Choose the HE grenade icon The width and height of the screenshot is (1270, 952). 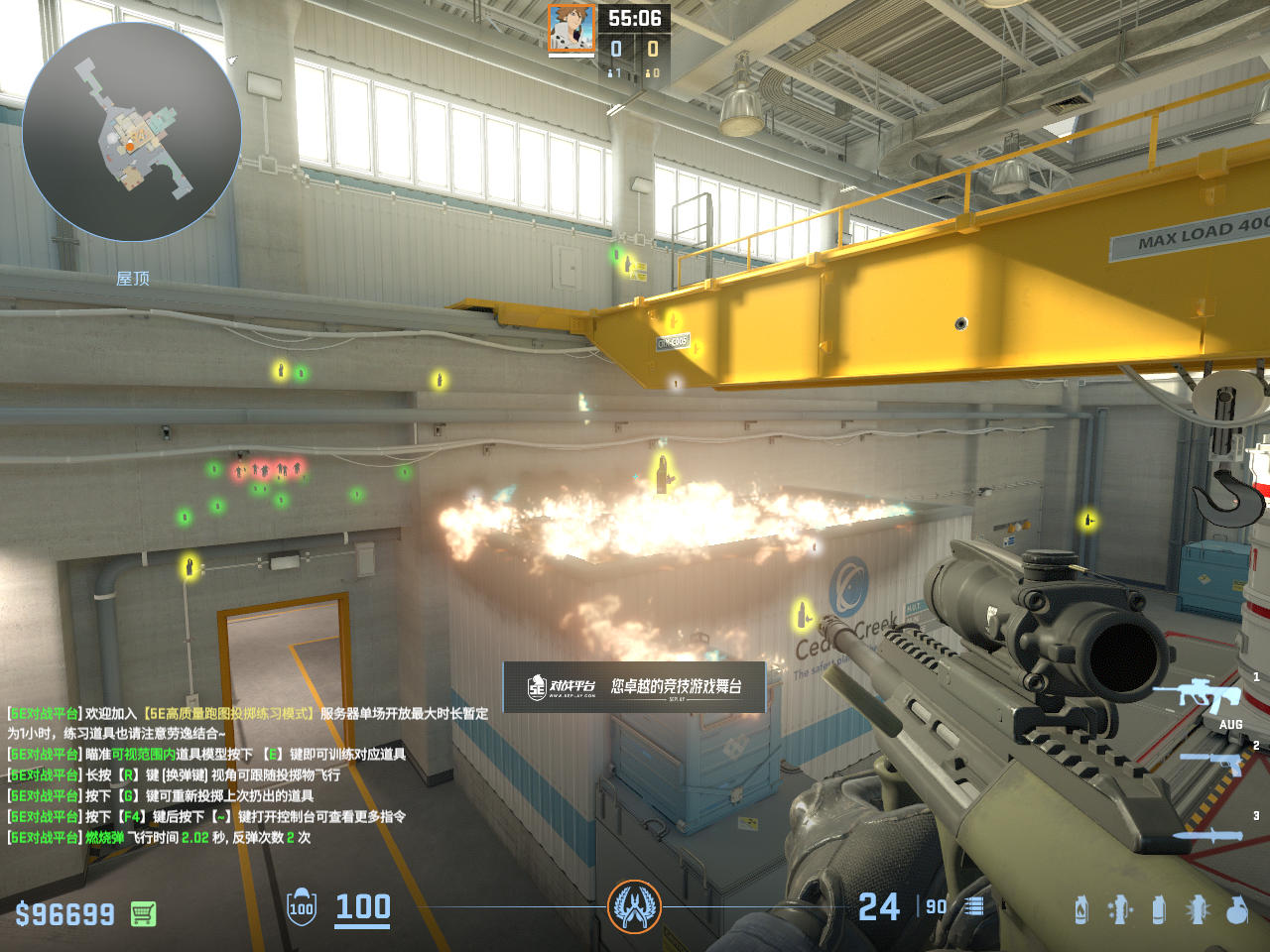[1236, 909]
